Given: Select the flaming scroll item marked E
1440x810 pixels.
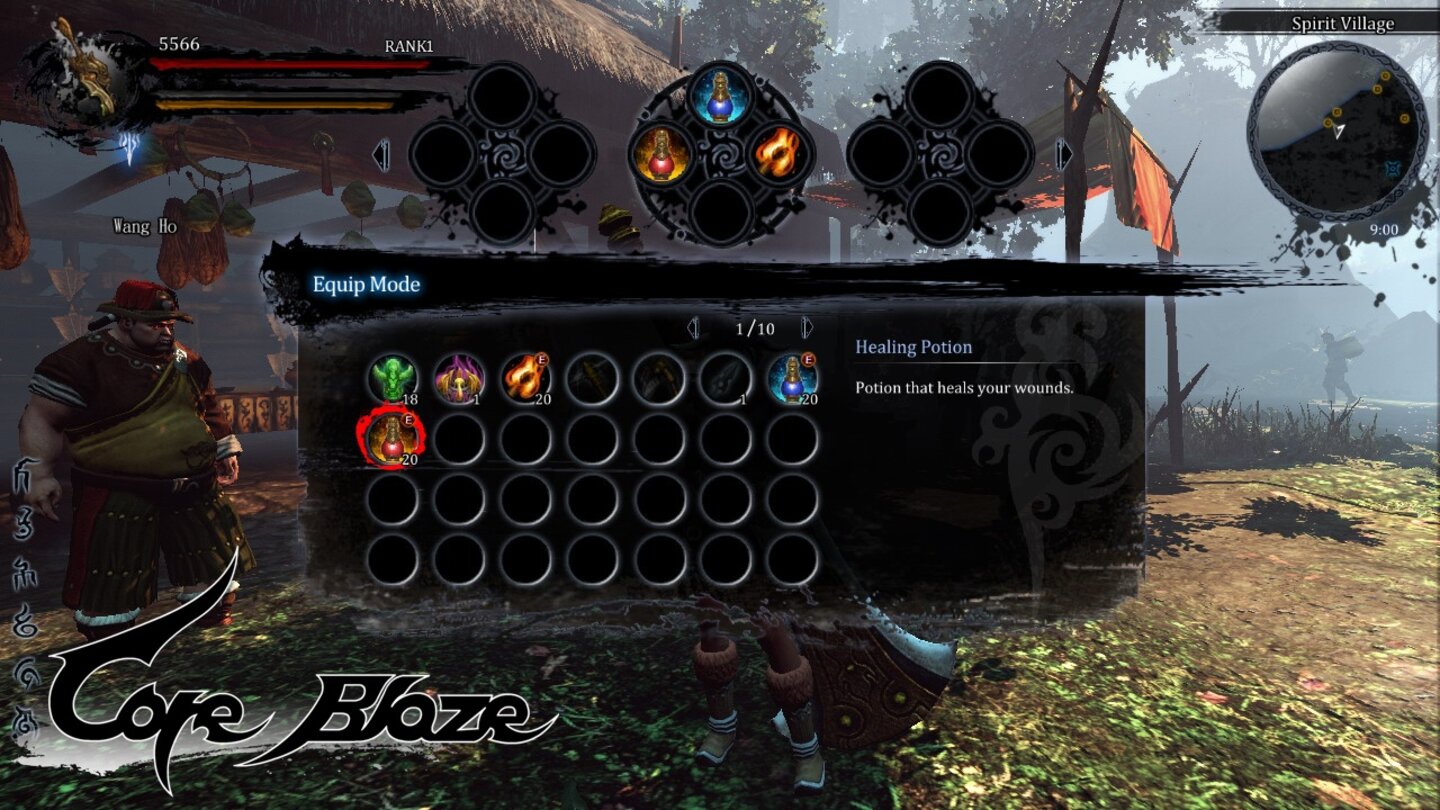Looking at the screenshot, I should [524, 378].
